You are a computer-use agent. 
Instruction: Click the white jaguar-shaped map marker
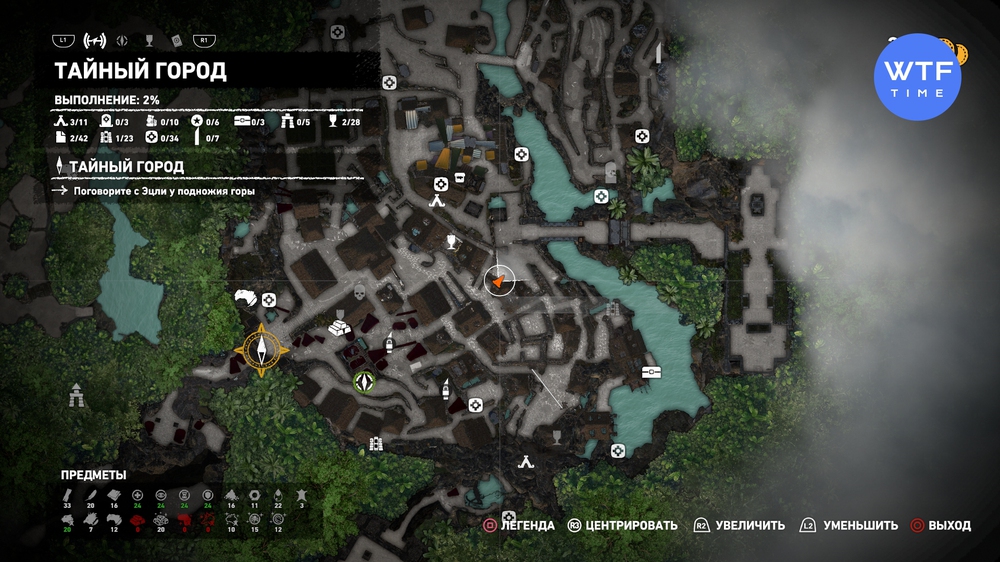246,297
